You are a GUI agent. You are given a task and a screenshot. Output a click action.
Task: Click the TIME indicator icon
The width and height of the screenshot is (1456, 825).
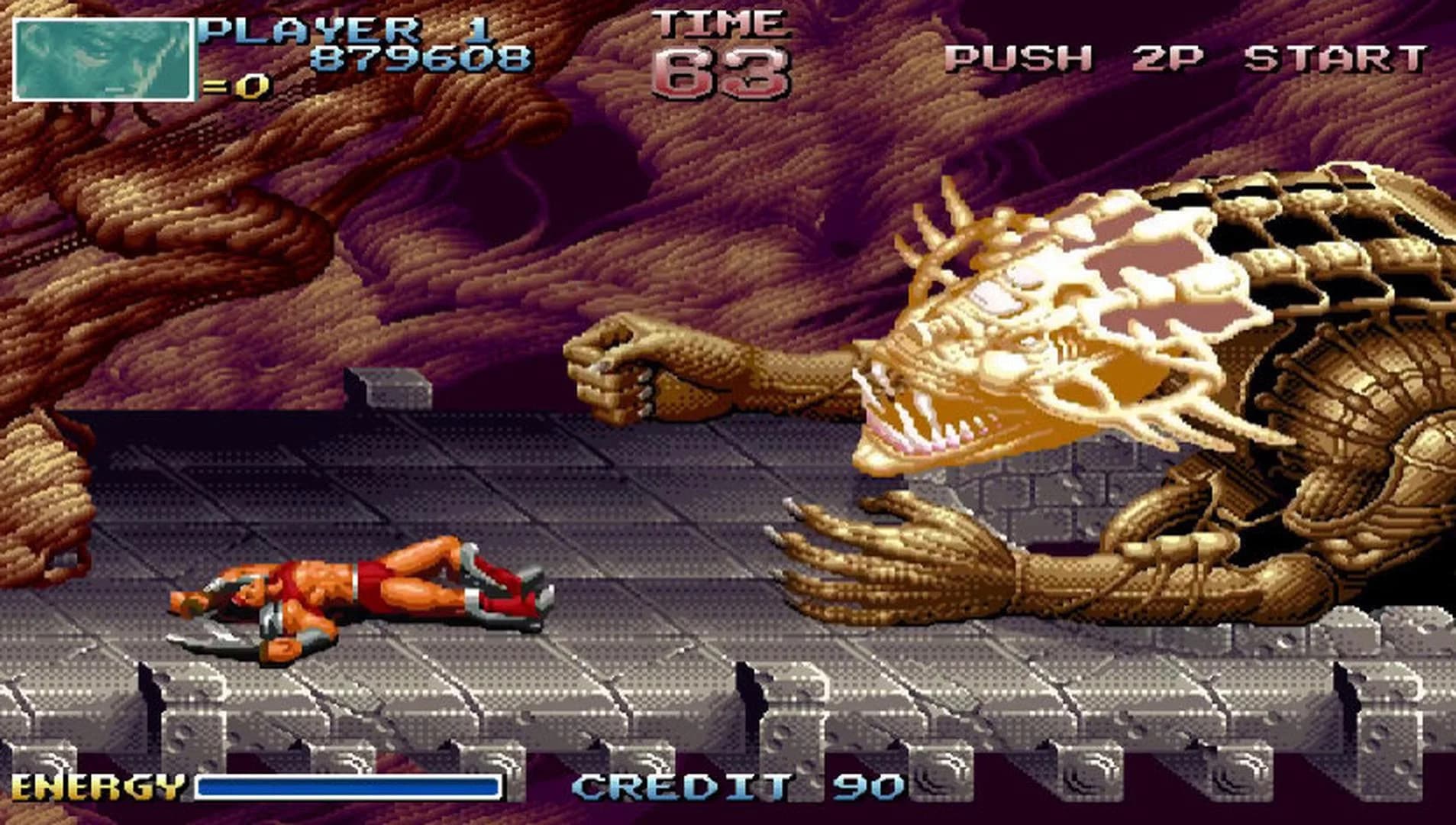pyautogui.click(x=718, y=23)
